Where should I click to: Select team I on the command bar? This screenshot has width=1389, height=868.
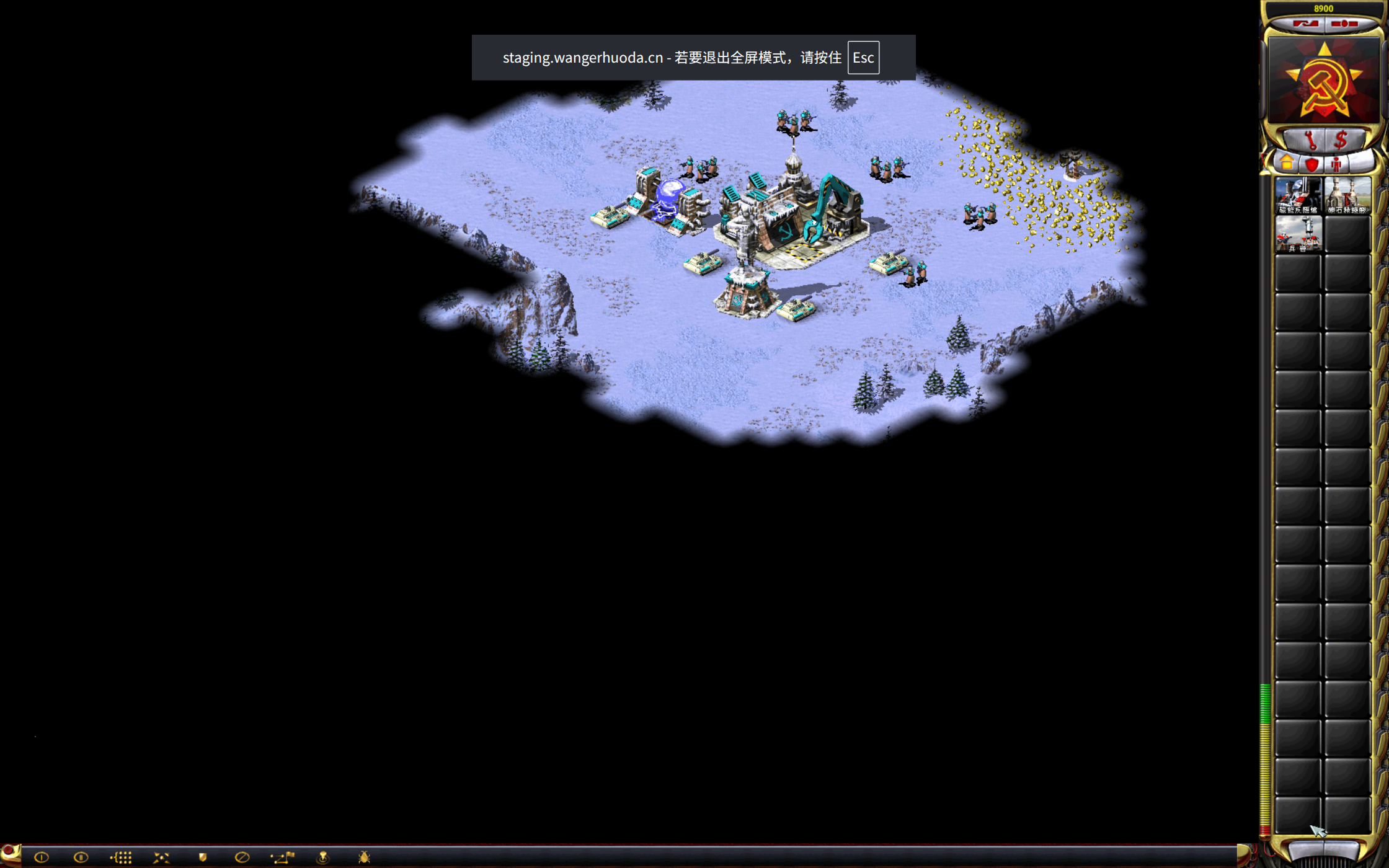[x=42, y=857]
